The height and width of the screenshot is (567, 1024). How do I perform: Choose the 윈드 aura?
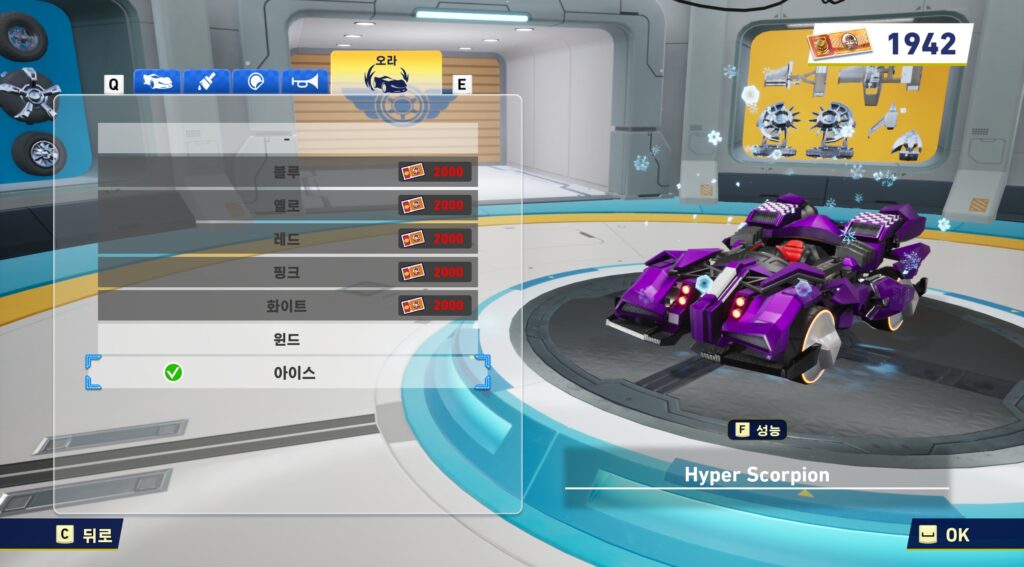[287, 340]
